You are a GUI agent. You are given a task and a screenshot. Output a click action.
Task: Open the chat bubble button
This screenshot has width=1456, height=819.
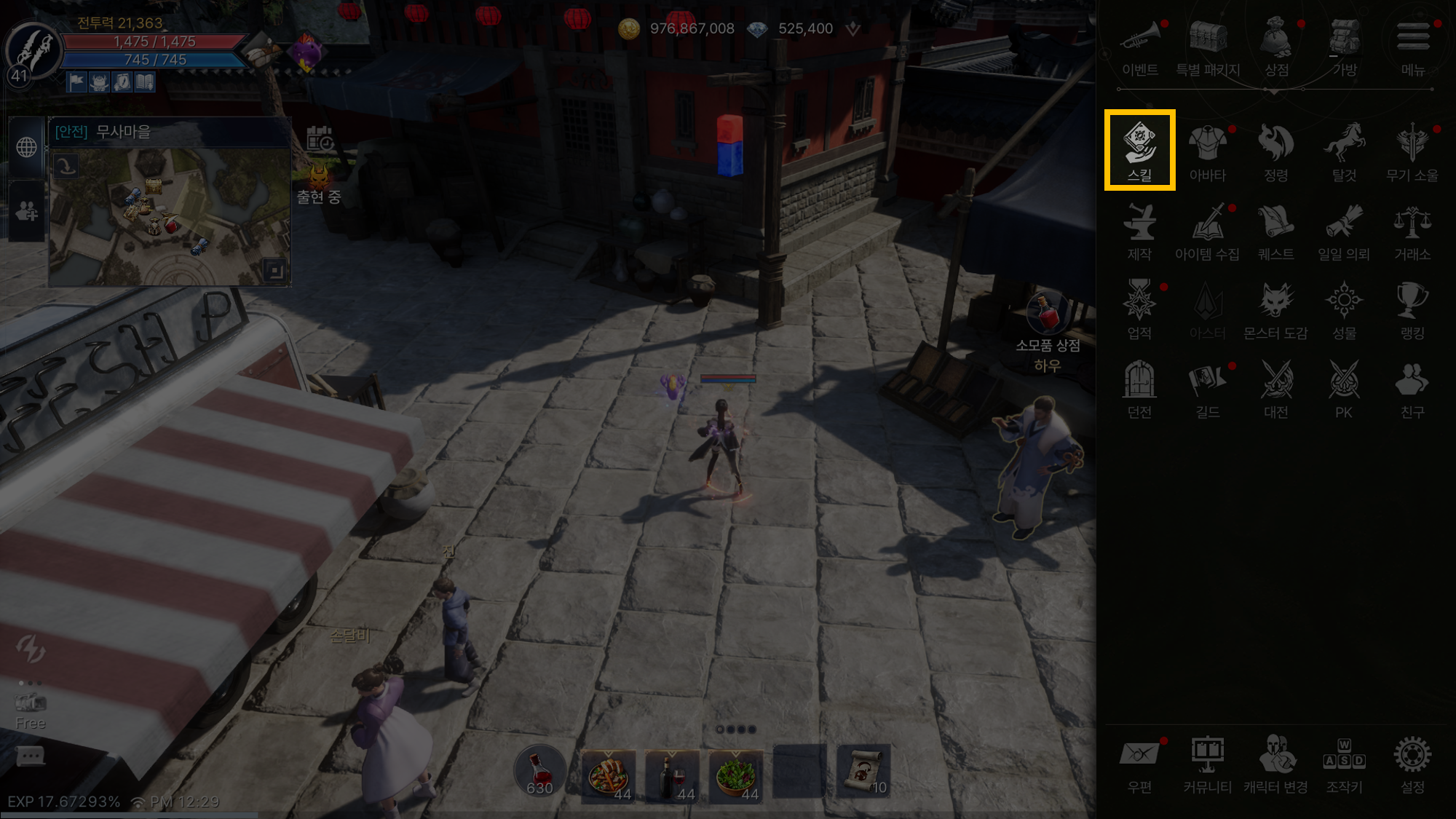(x=30, y=757)
